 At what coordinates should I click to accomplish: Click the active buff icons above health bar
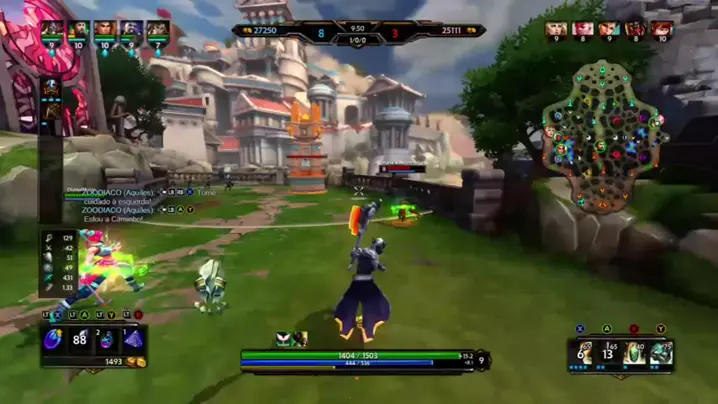pos(291,339)
